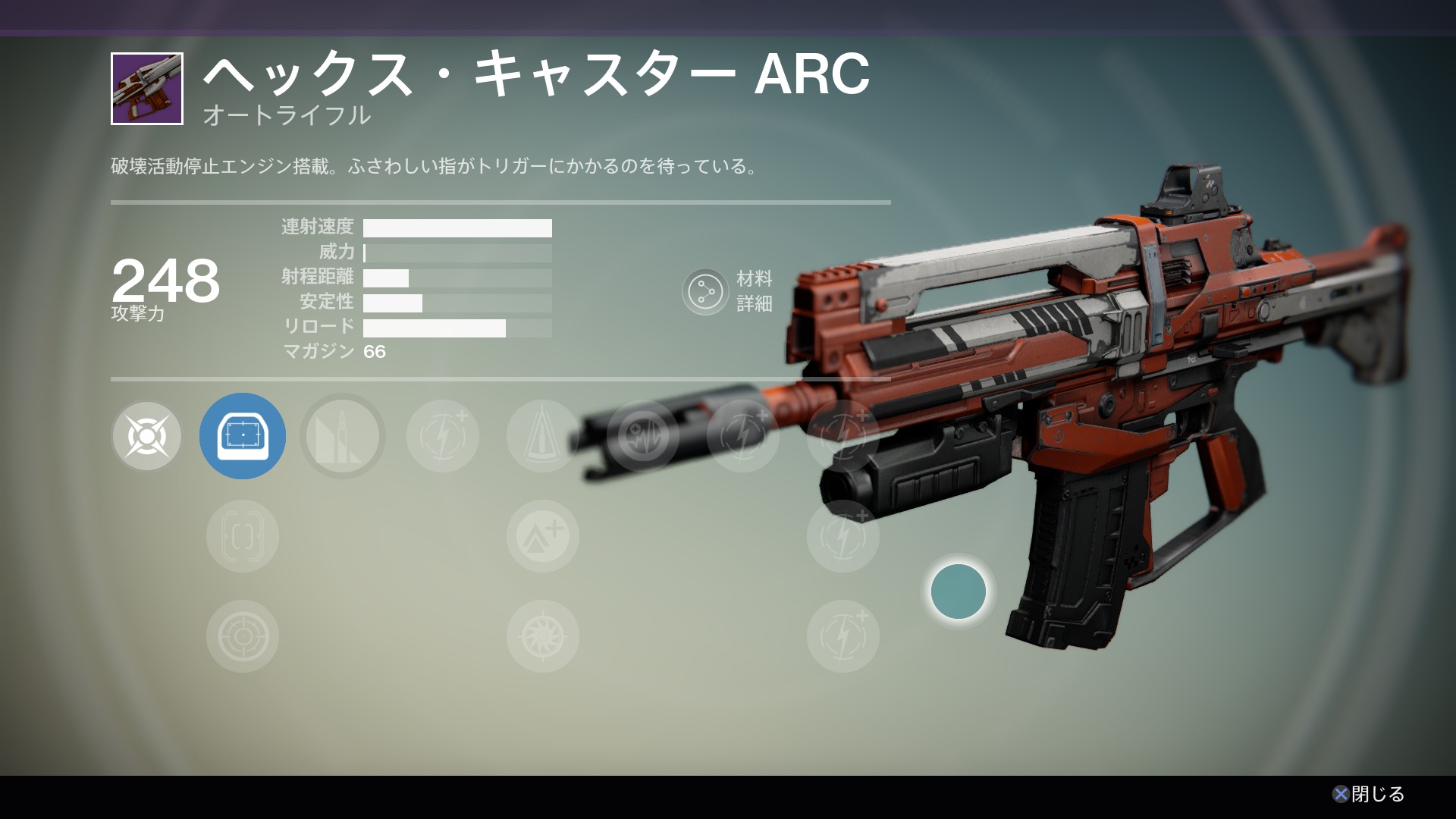Activate the triangle with plus perk
1456x819 pixels.
tap(543, 536)
